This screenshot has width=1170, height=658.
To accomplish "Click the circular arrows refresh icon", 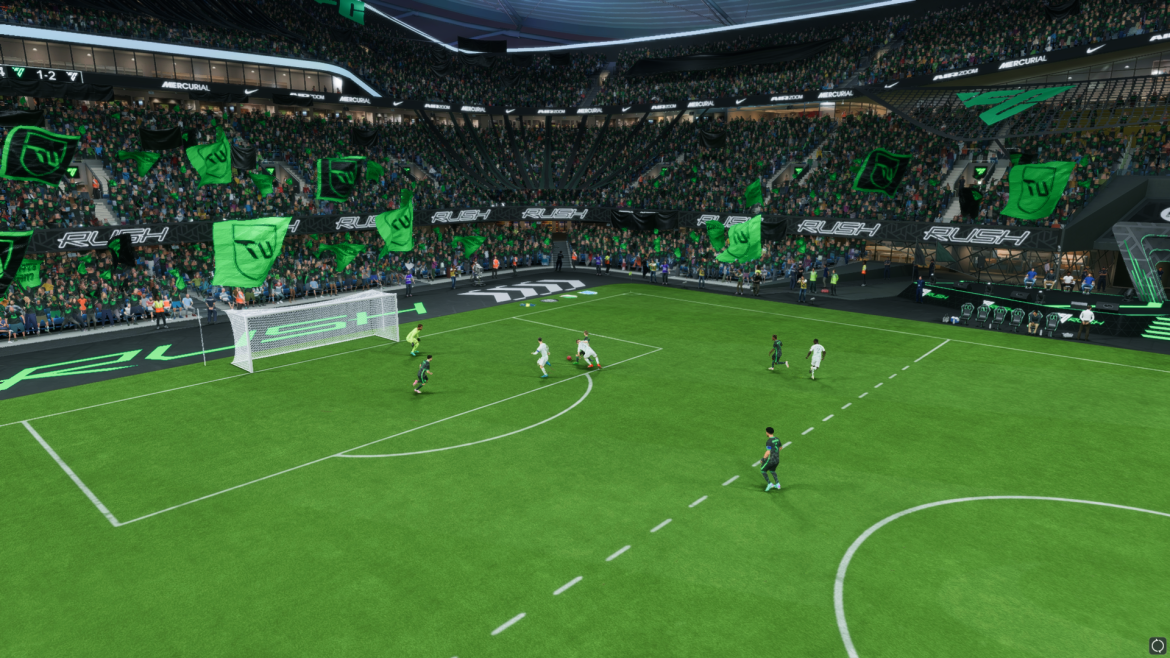I will [x=1157, y=646].
